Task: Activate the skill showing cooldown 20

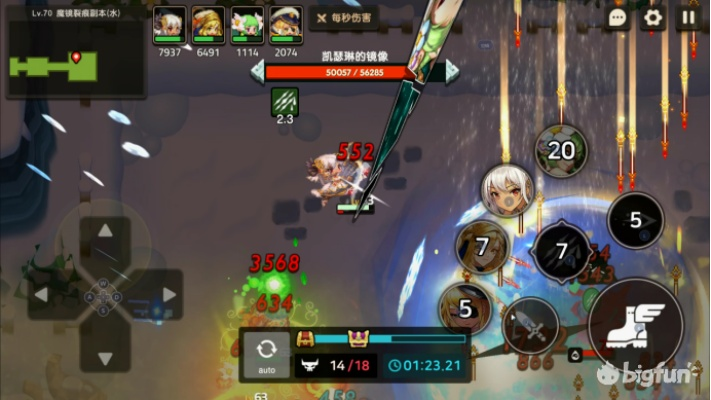Action: click(560, 151)
